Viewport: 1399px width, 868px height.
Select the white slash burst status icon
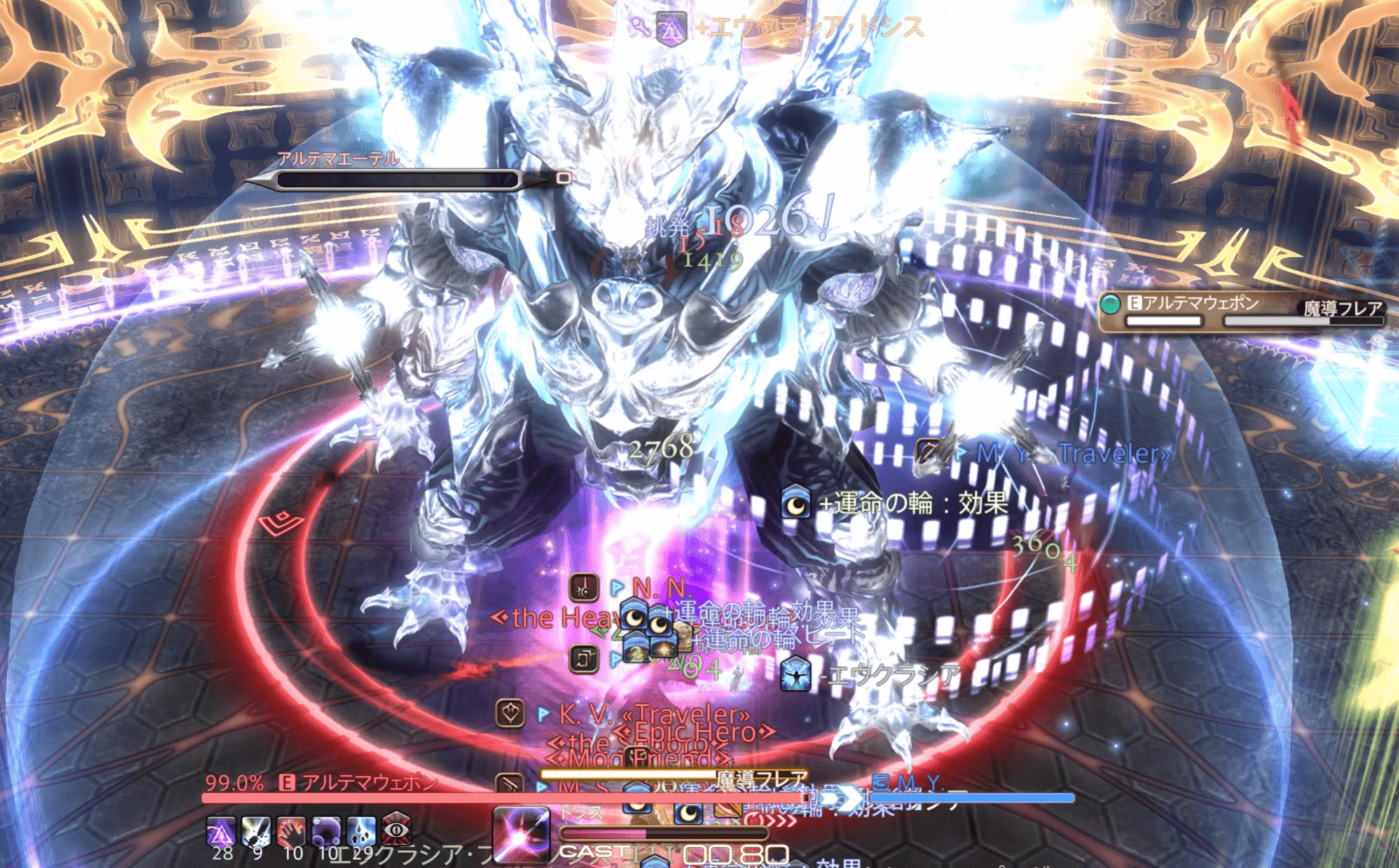coord(256,831)
